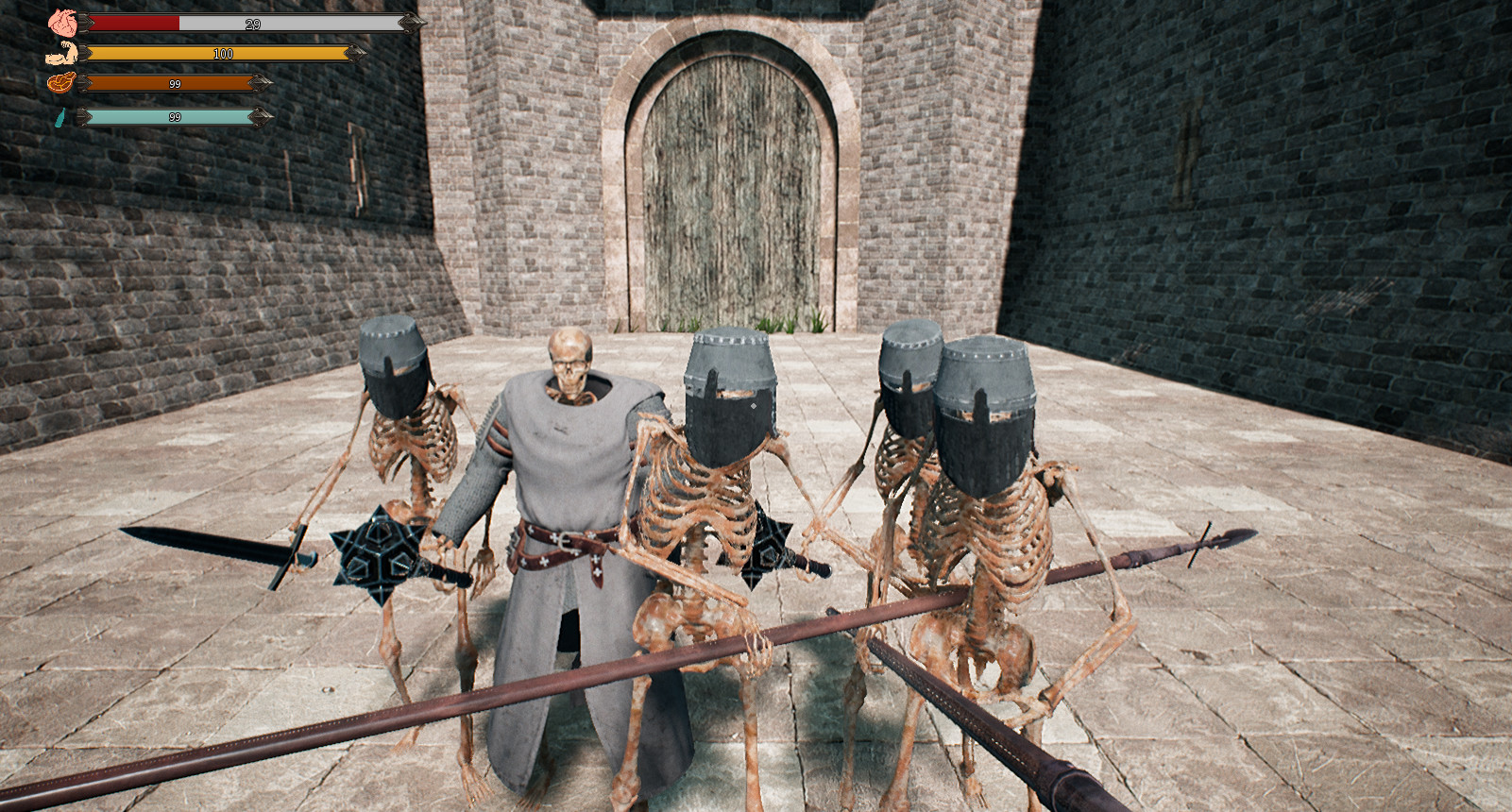Click the right arrow cap of the stamina bar

pyautogui.click(x=355, y=51)
